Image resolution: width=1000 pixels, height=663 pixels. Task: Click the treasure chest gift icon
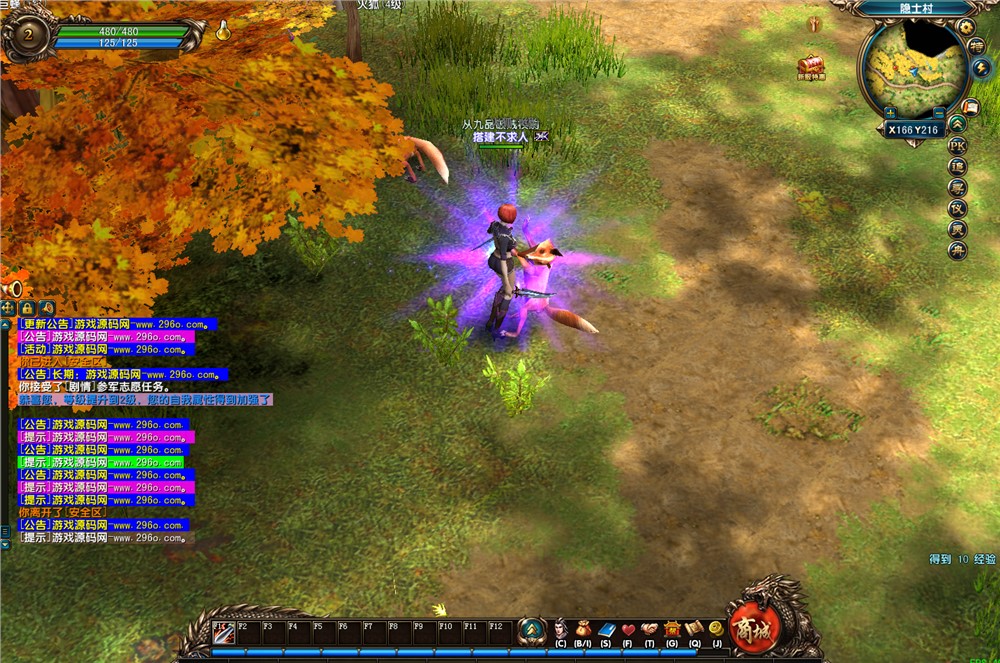click(811, 64)
